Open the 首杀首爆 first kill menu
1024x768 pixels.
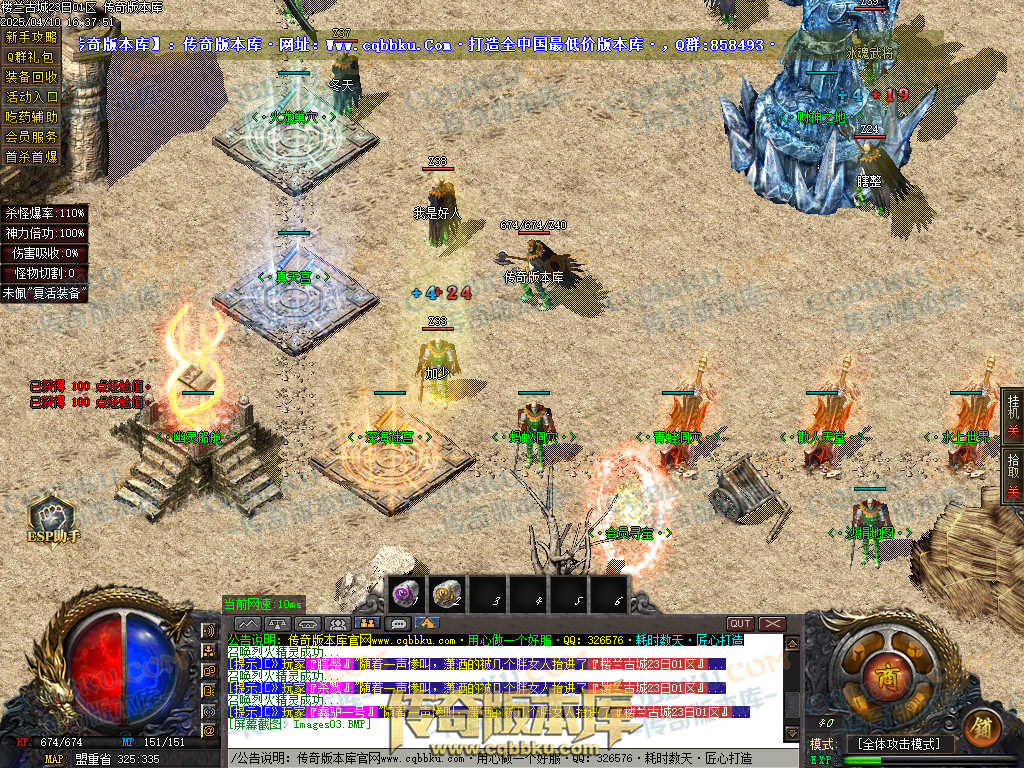[x=31, y=157]
